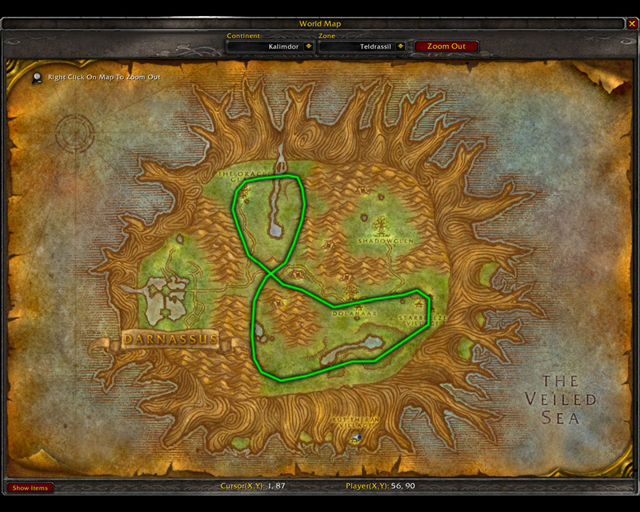Open the Zone dropdown showing Teldrassil

pos(400,46)
